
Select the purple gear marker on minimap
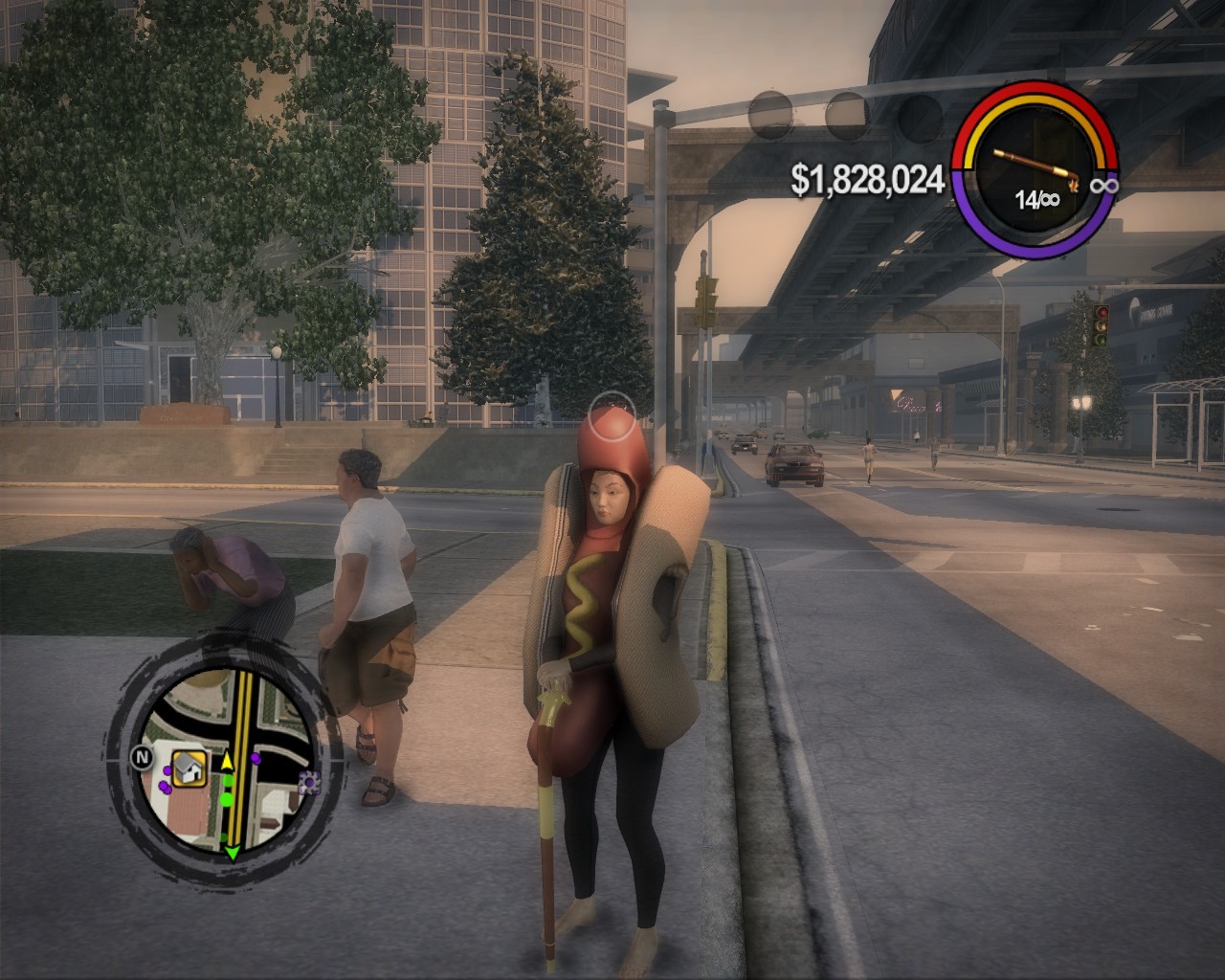308,784
